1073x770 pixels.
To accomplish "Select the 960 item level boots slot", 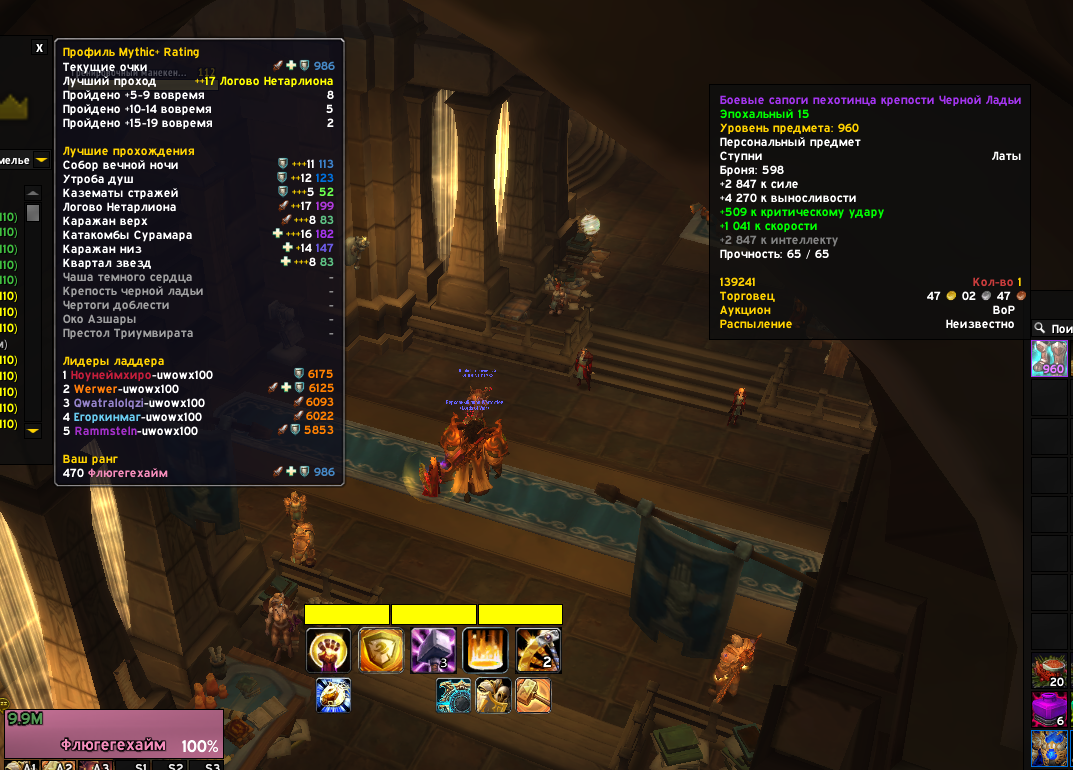I will pyautogui.click(x=1050, y=358).
